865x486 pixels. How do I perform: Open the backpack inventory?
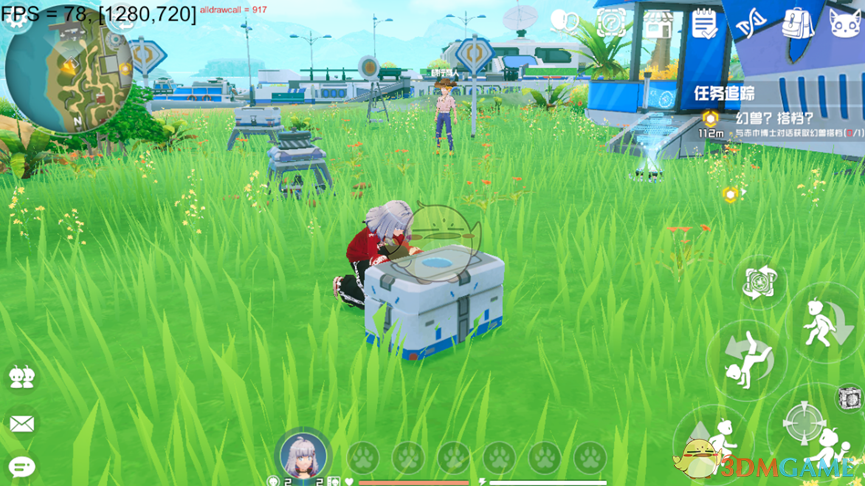pyautogui.click(x=797, y=22)
